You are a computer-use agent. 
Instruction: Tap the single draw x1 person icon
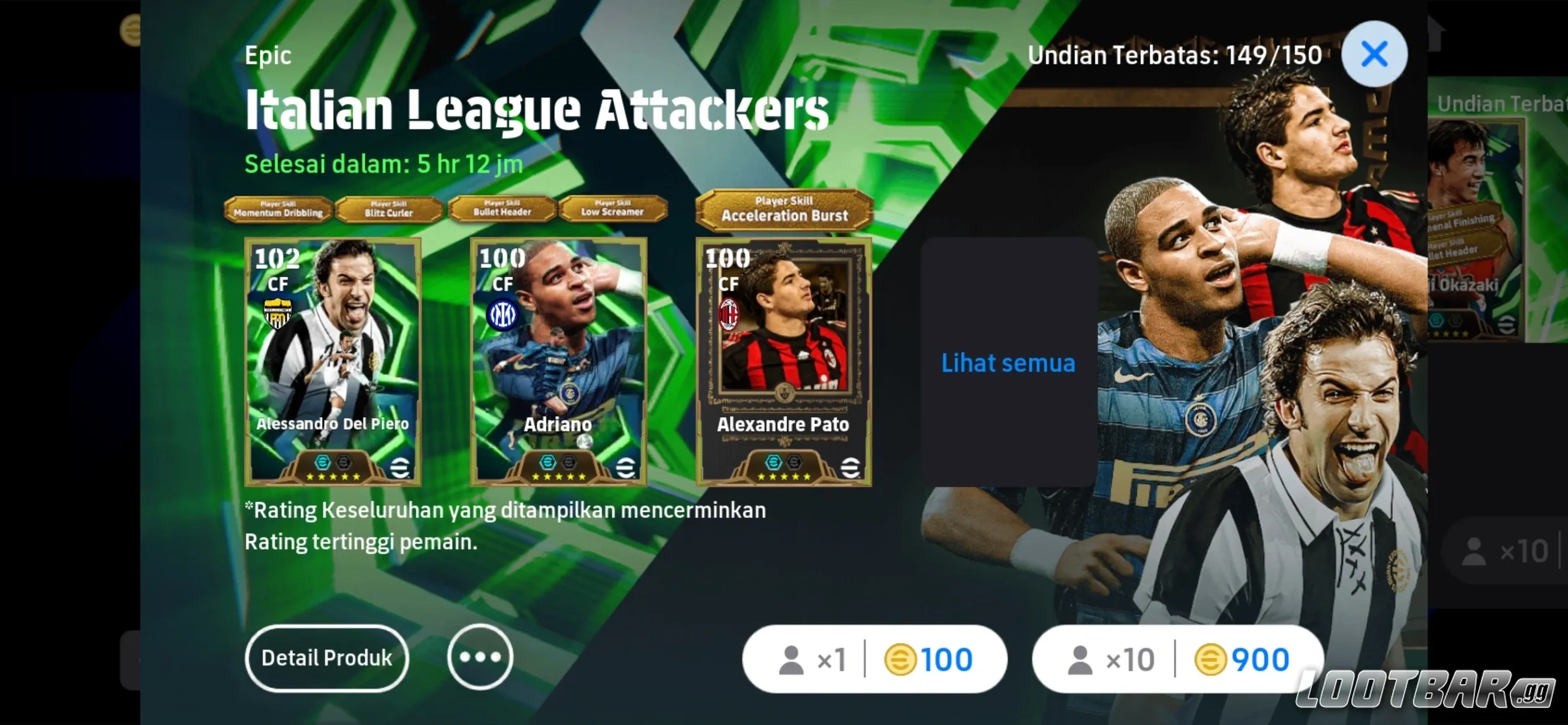click(x=792, y=659)
